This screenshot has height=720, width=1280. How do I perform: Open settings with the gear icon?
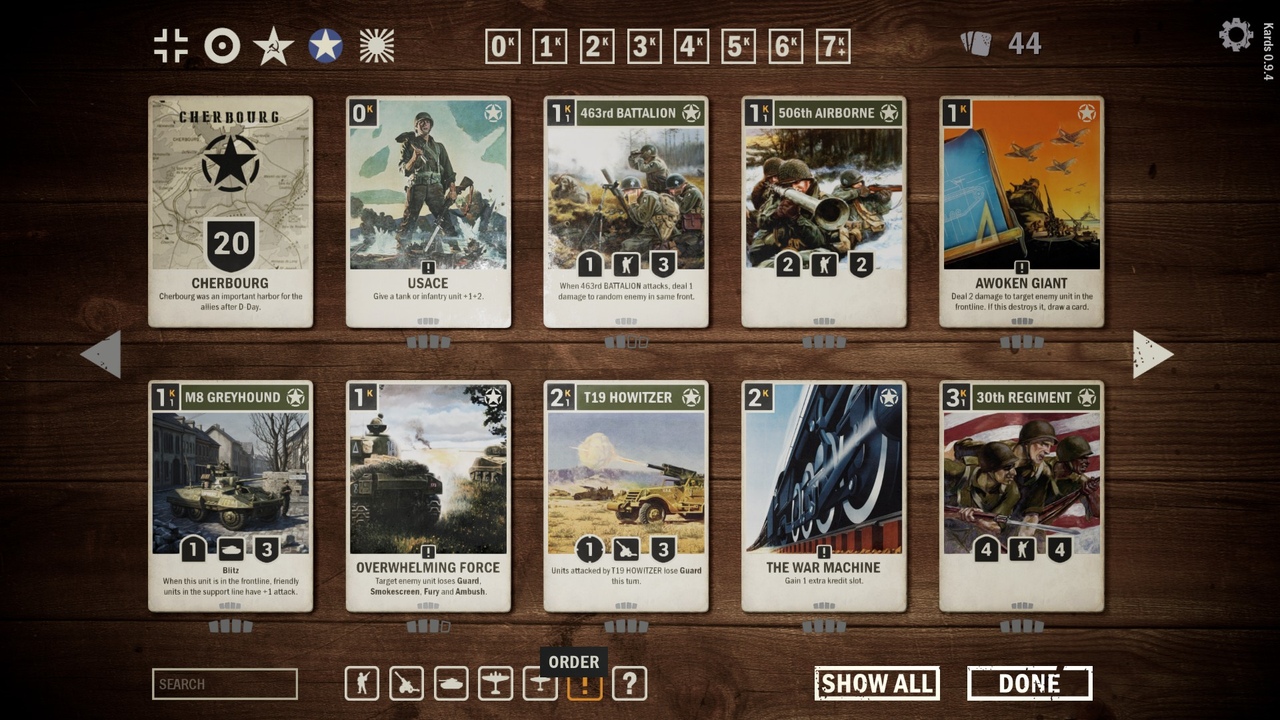[1235, 36]
